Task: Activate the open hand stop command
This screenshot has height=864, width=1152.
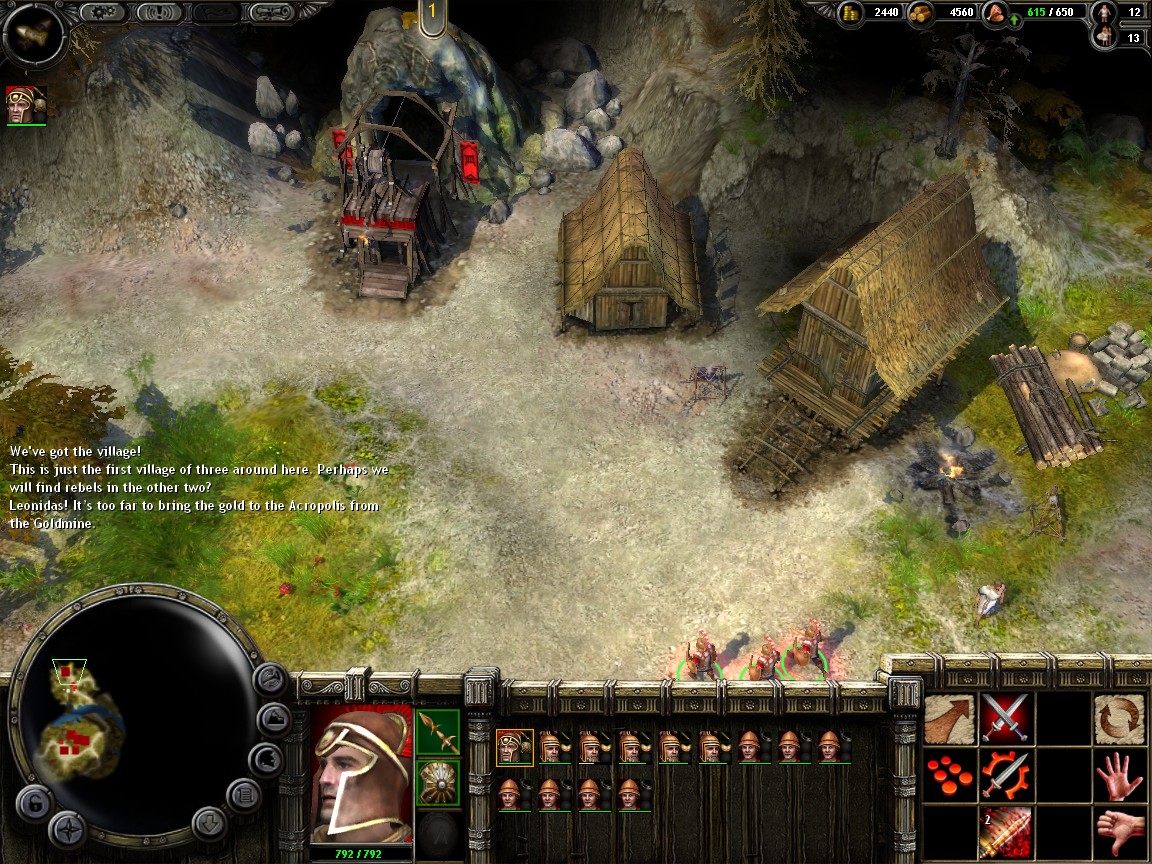Action: (1118, 775)
